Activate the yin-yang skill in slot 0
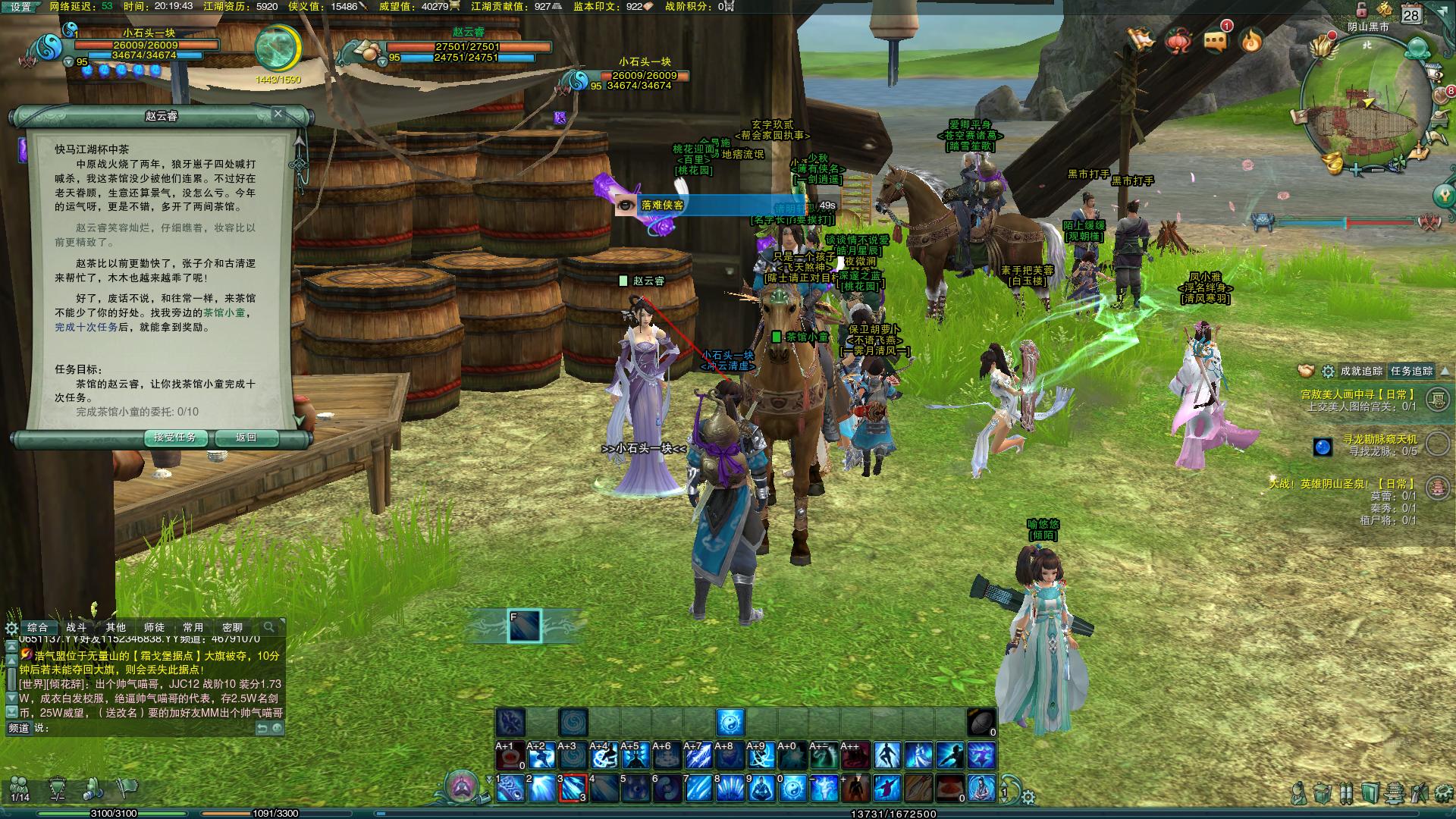This screenshot has height=819, width=1456. pos(793,789)
